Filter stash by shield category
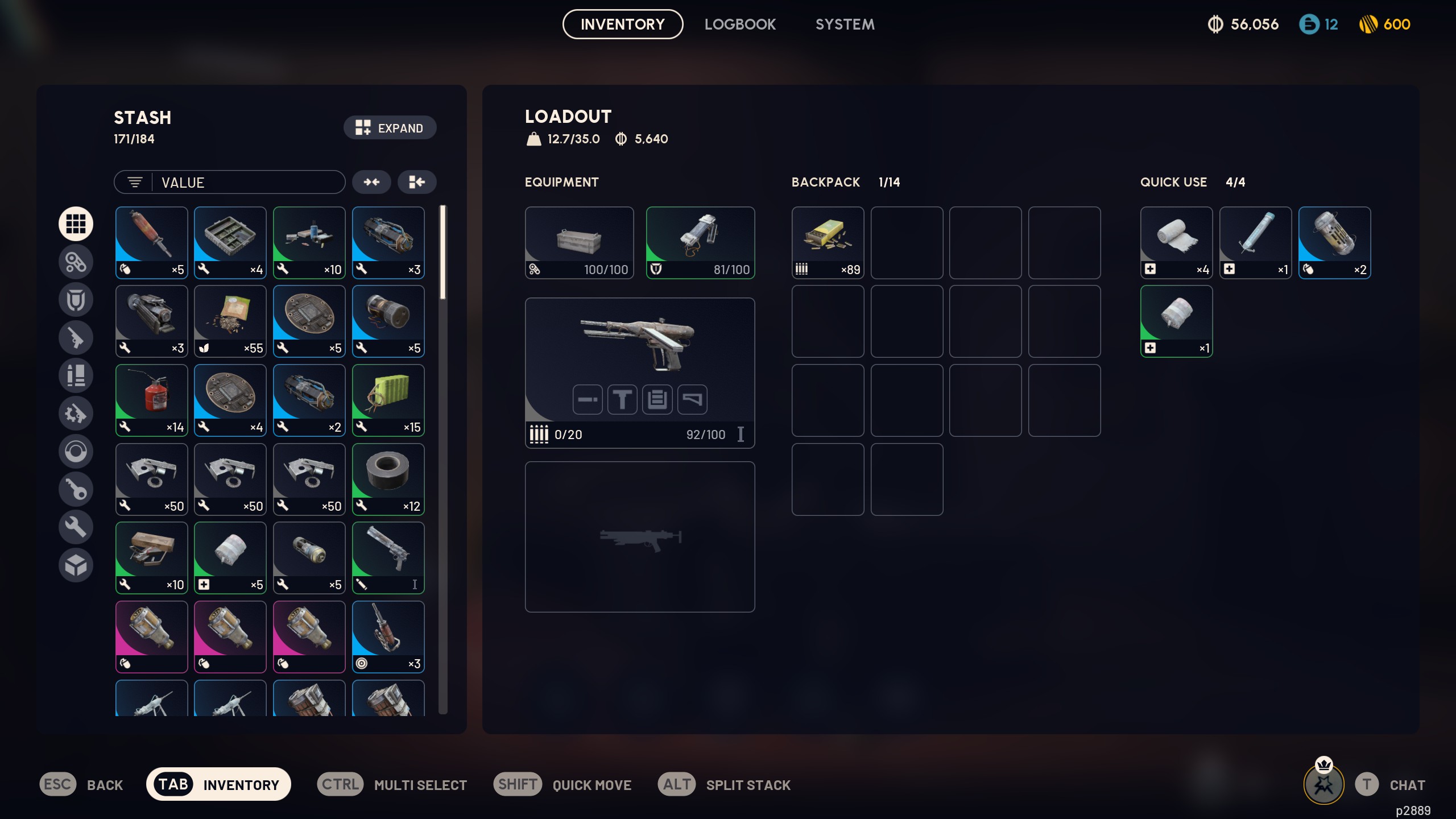This screenshot has width=1456, height=819. 76,300
